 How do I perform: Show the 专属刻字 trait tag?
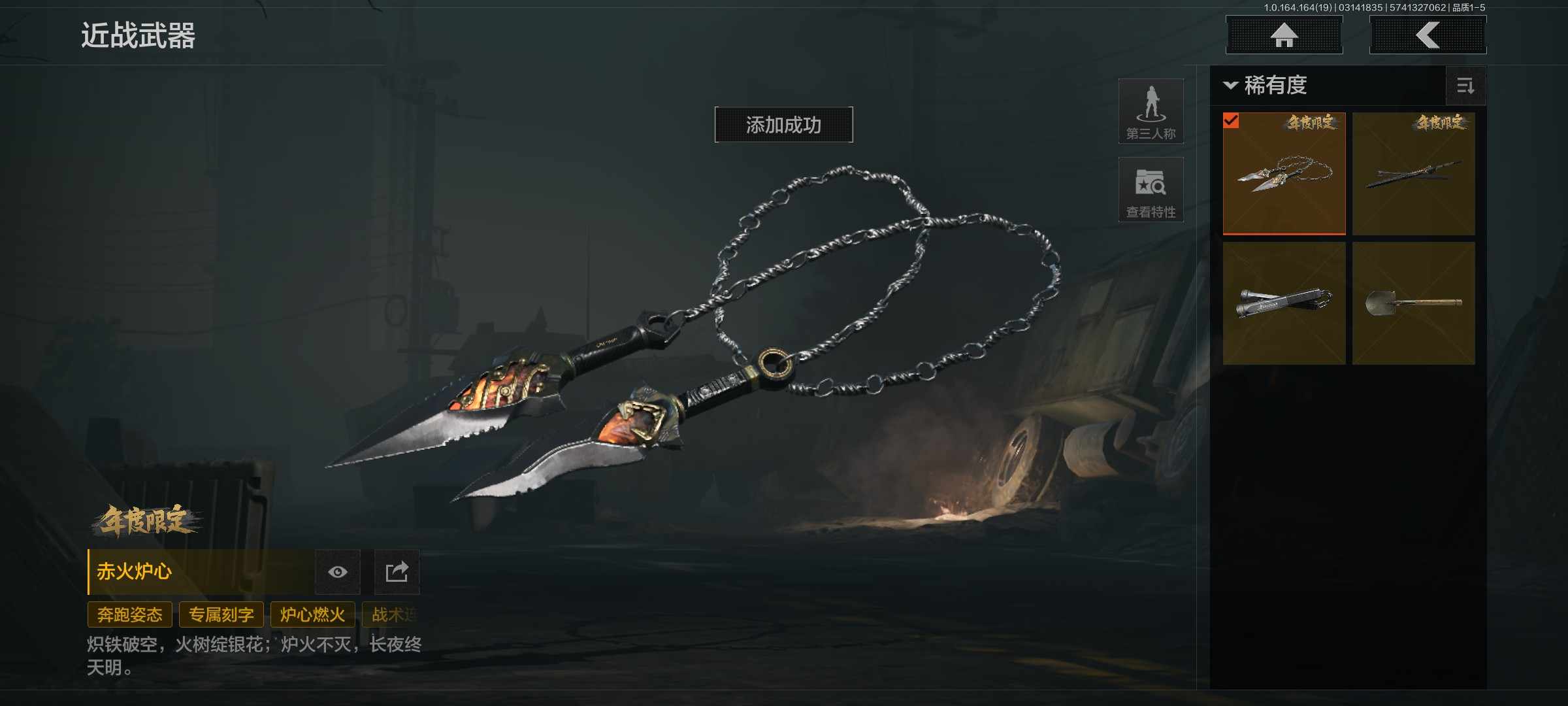tap(221, 614)
